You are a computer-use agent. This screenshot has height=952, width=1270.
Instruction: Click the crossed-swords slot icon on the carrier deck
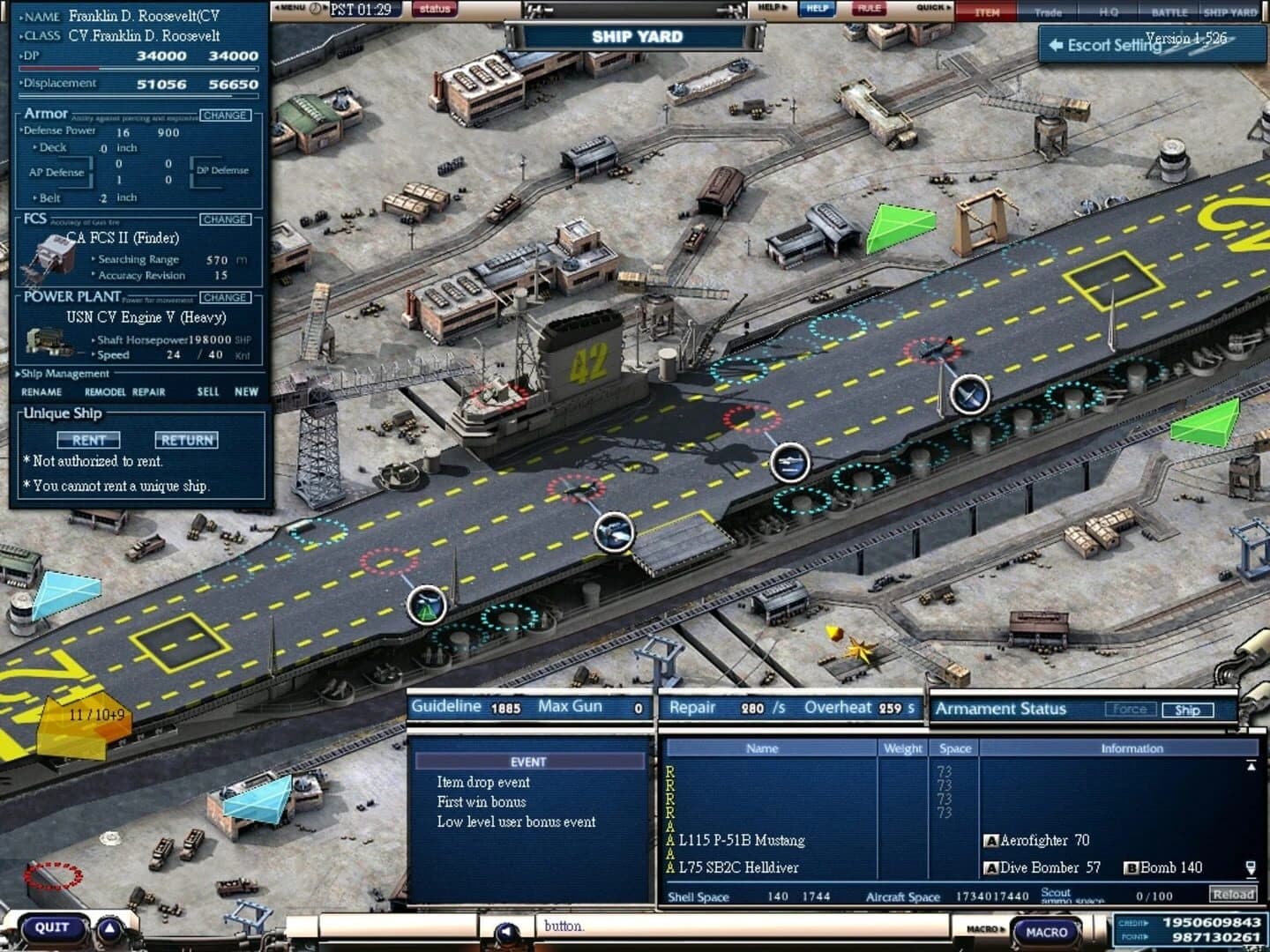[x=968, y=395]
